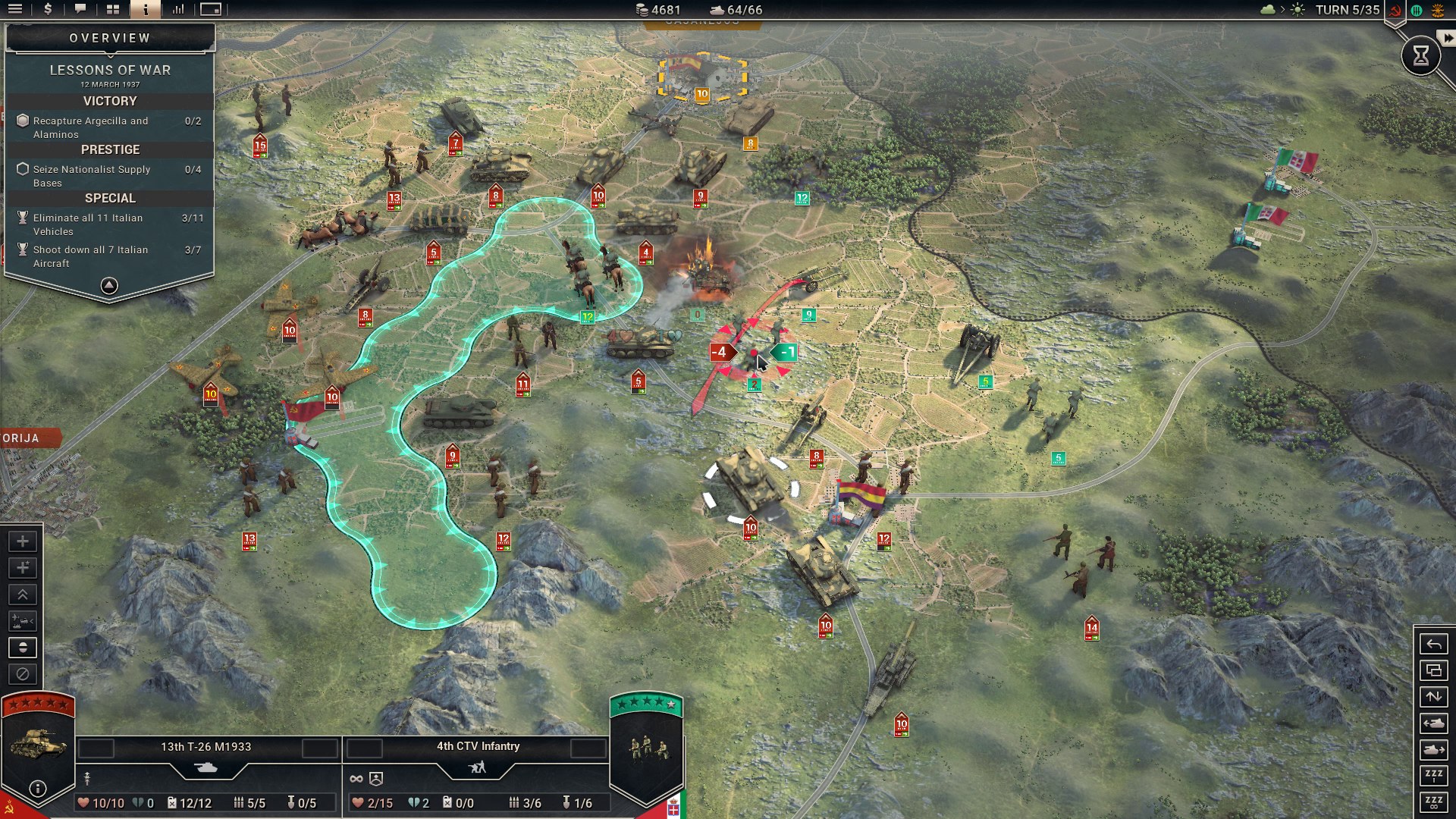Click the double chevron upgrade button
The height and width of the screenshot is (819, 1456).
coord(23,595)
